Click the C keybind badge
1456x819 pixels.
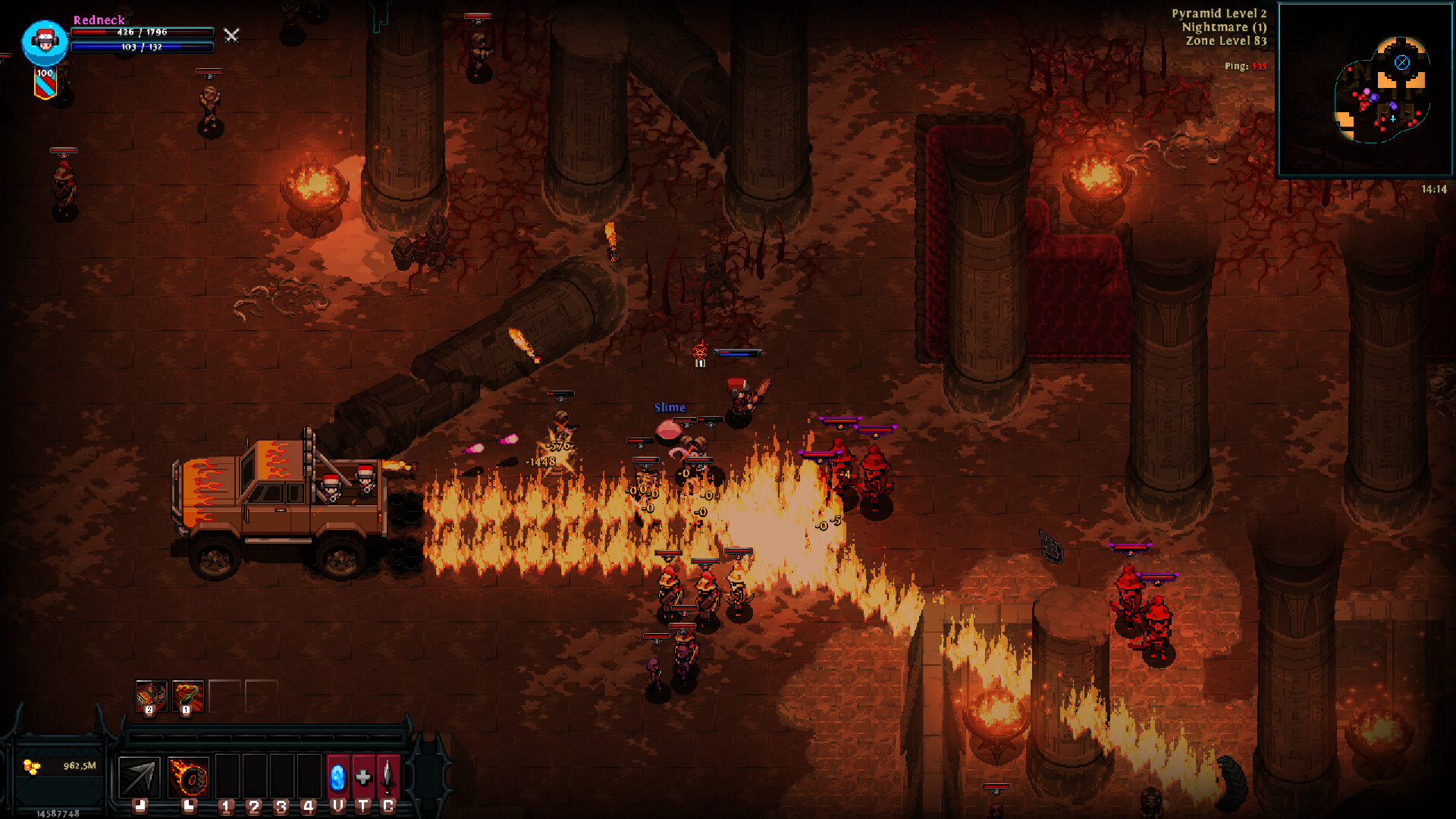click(389, 806)
